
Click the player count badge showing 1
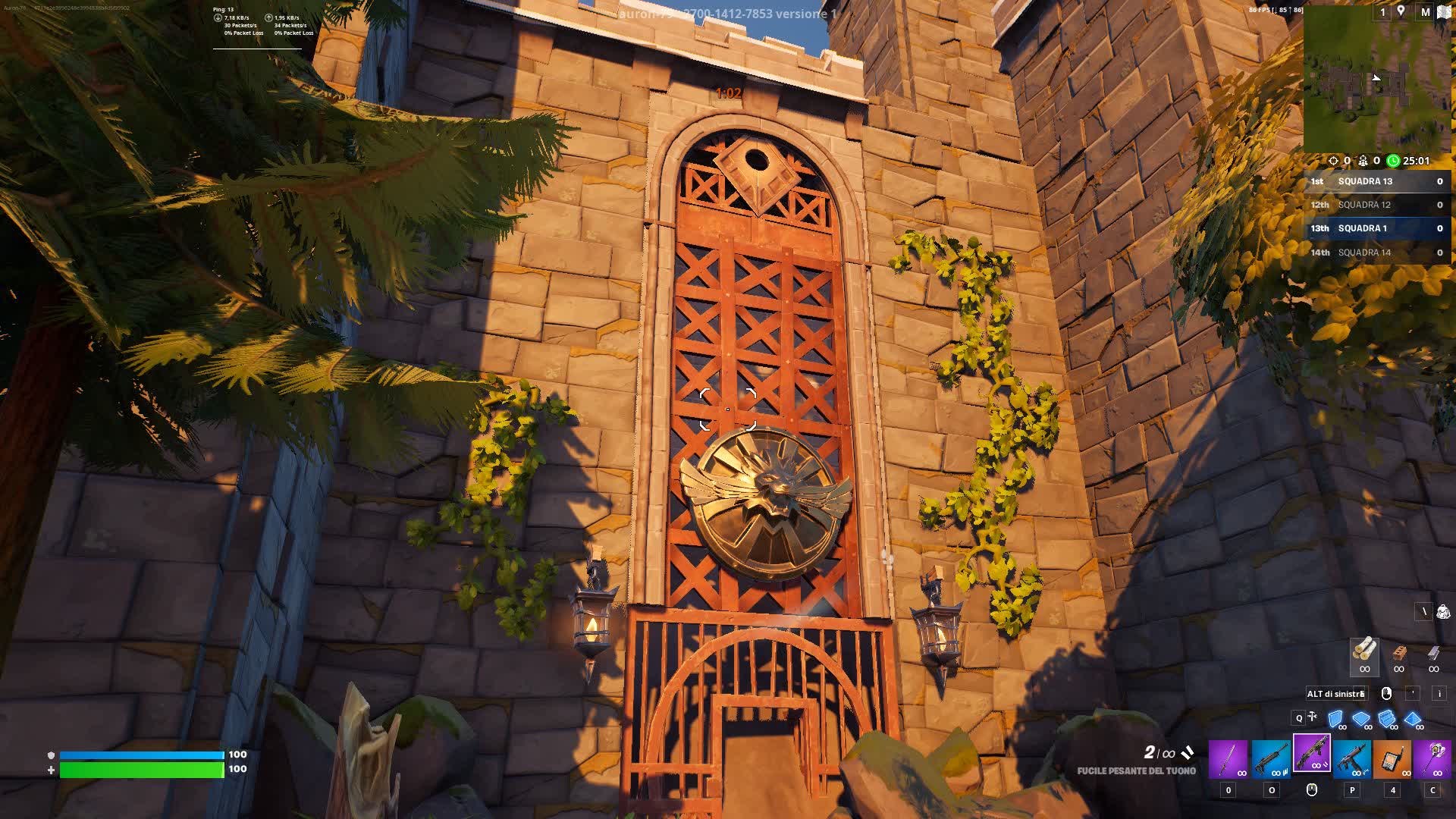click(x=1382, y=12)
